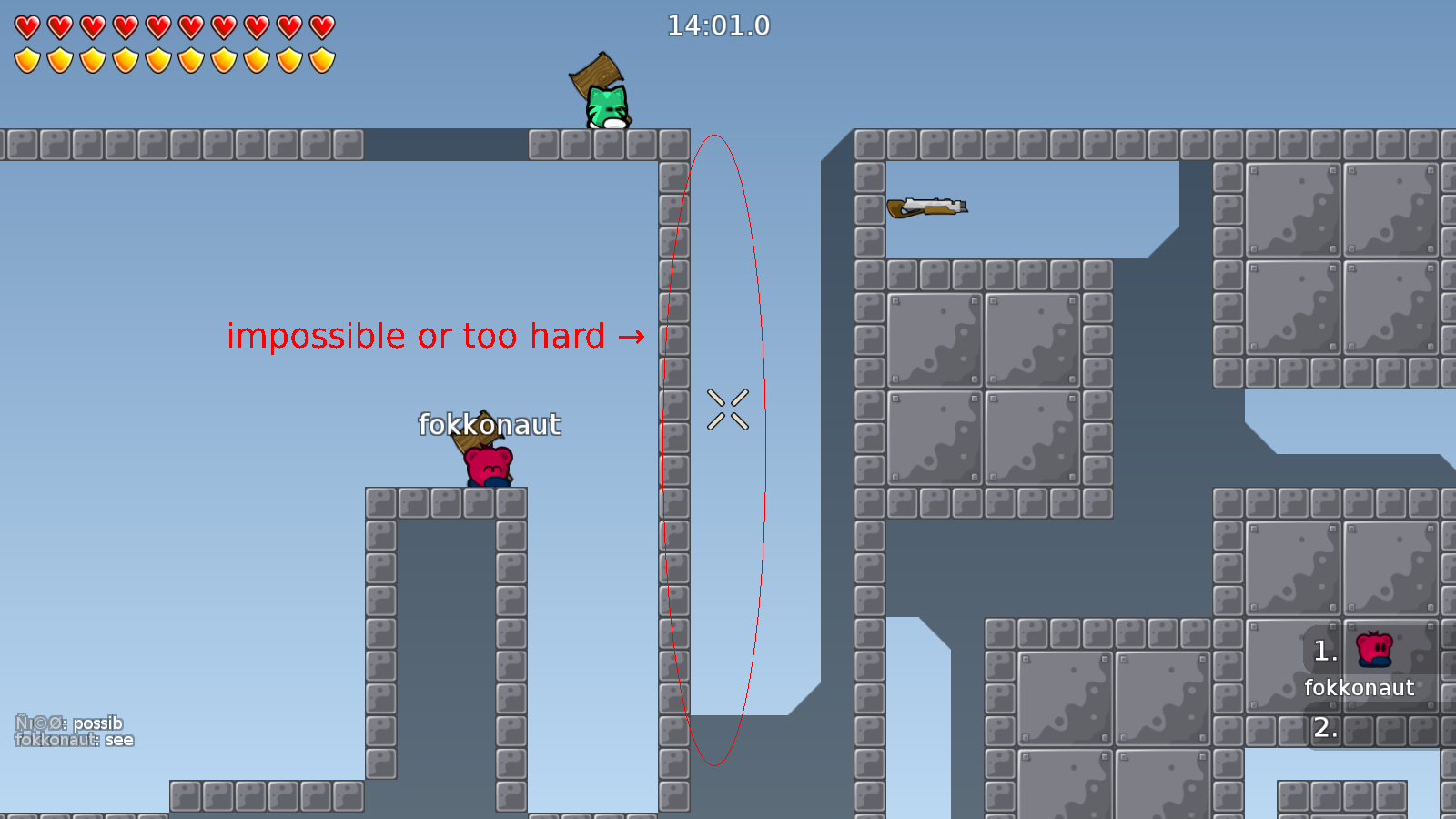The image size is (1456, 819).
Task: Select rank 1. entry on the scoreboard
Action: pyautogui.click(x=1326, y=651)
